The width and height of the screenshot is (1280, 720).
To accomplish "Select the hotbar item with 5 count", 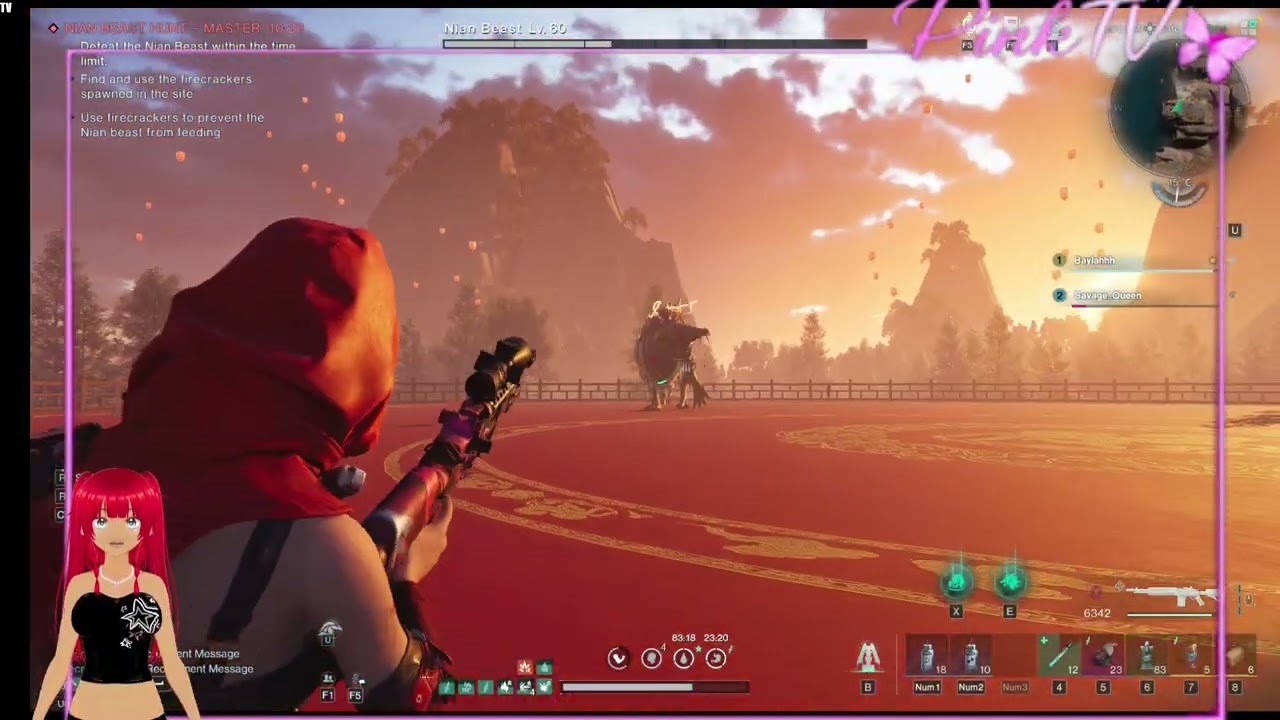I will (x=1191, y=656).
